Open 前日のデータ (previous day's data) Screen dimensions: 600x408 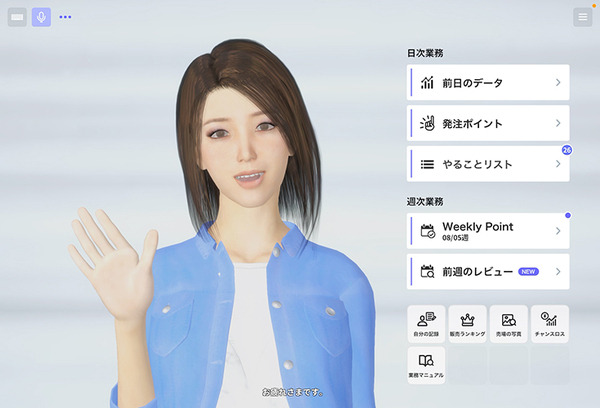pos(488,83)
